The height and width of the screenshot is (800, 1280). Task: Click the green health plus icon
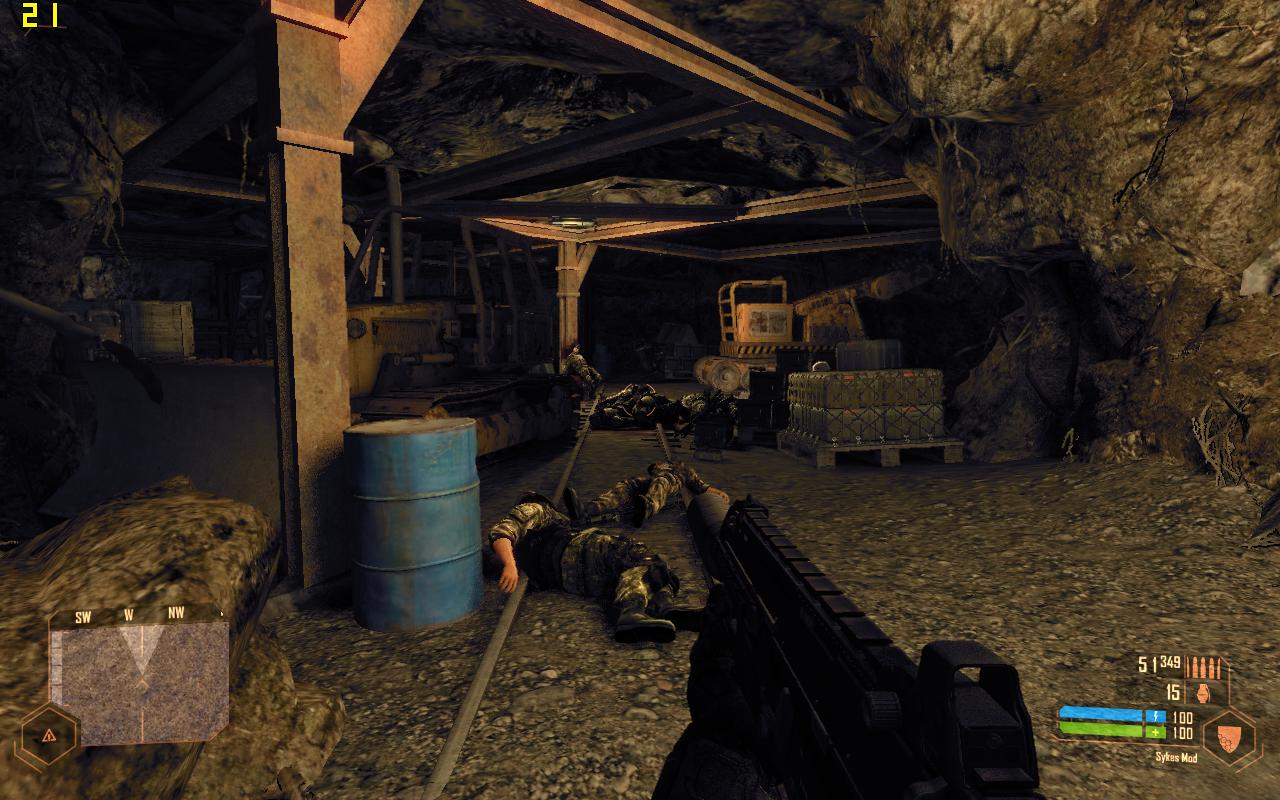point(1155,732)
